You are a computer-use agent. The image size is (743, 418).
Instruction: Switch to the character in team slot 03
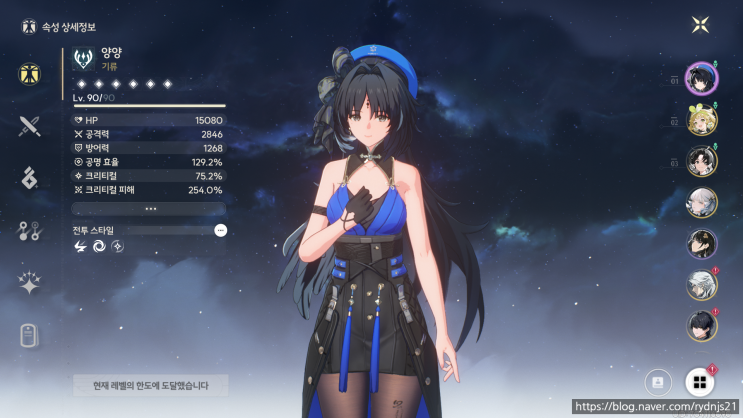click(701, 162)
